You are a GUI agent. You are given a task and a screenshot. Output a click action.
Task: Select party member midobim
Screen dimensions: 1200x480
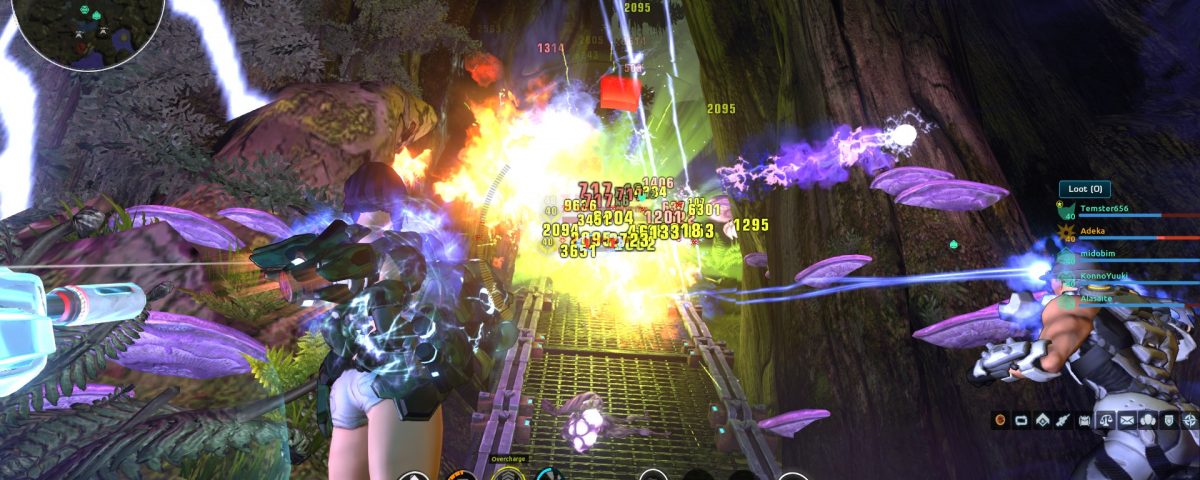pos(1098,255)
